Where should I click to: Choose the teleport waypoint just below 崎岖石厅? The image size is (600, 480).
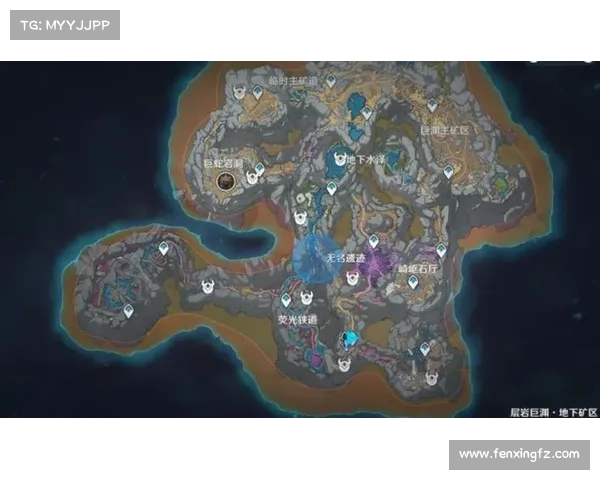(413, 283)
